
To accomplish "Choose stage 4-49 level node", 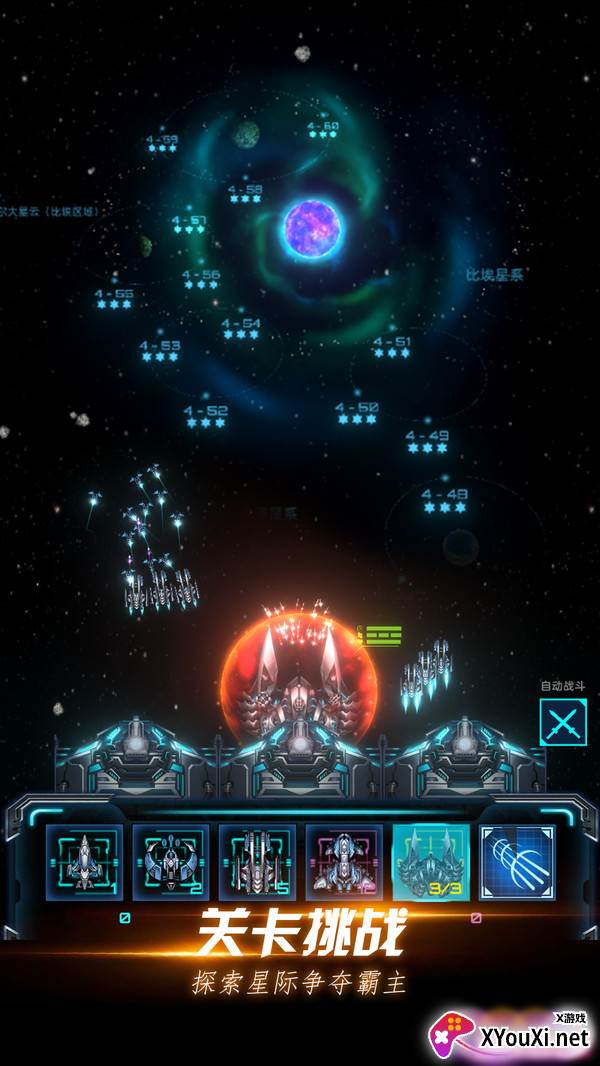I will (x=427, y=441).
